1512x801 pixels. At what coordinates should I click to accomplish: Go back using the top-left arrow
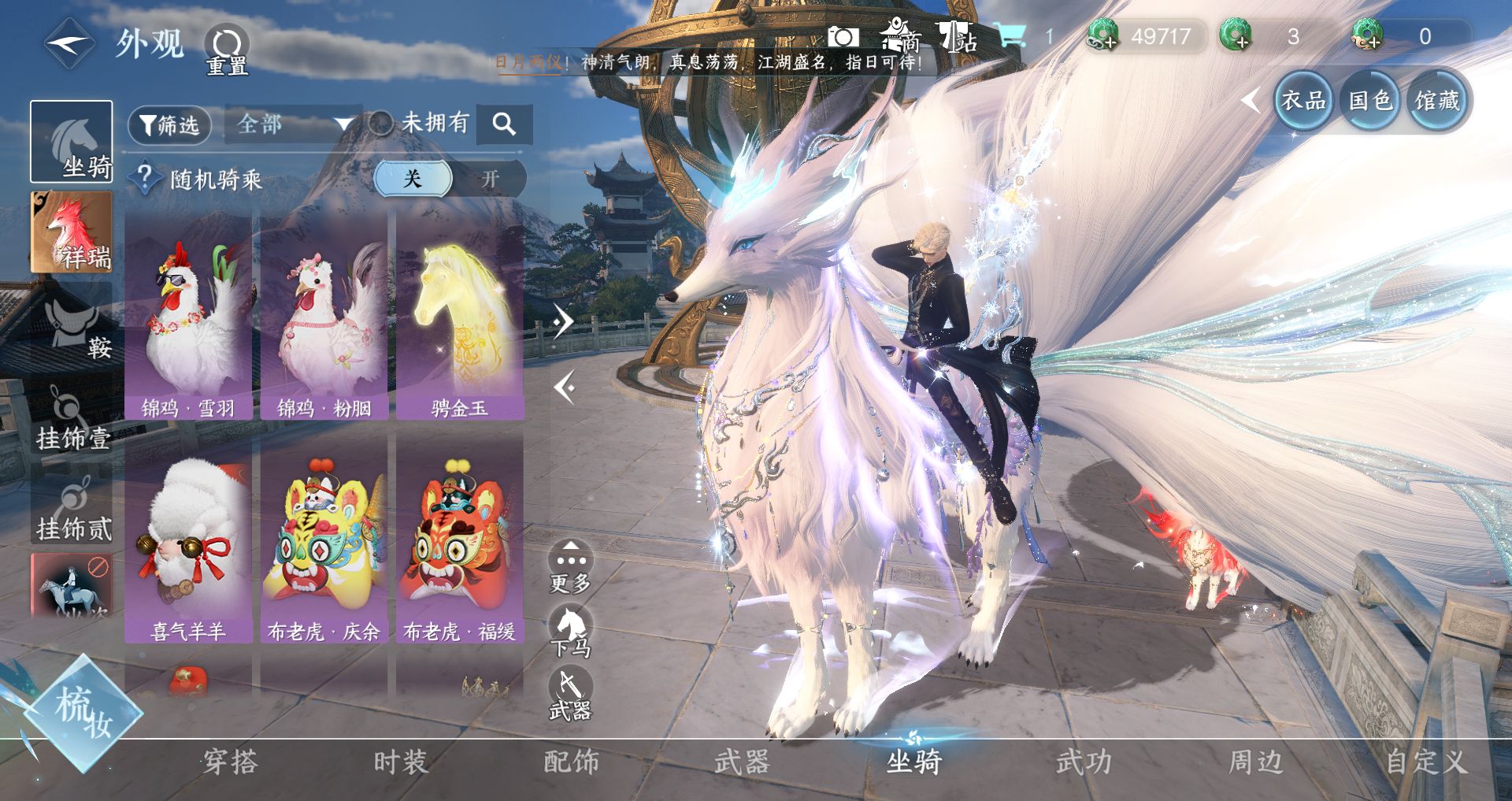(x=69, y=44)
